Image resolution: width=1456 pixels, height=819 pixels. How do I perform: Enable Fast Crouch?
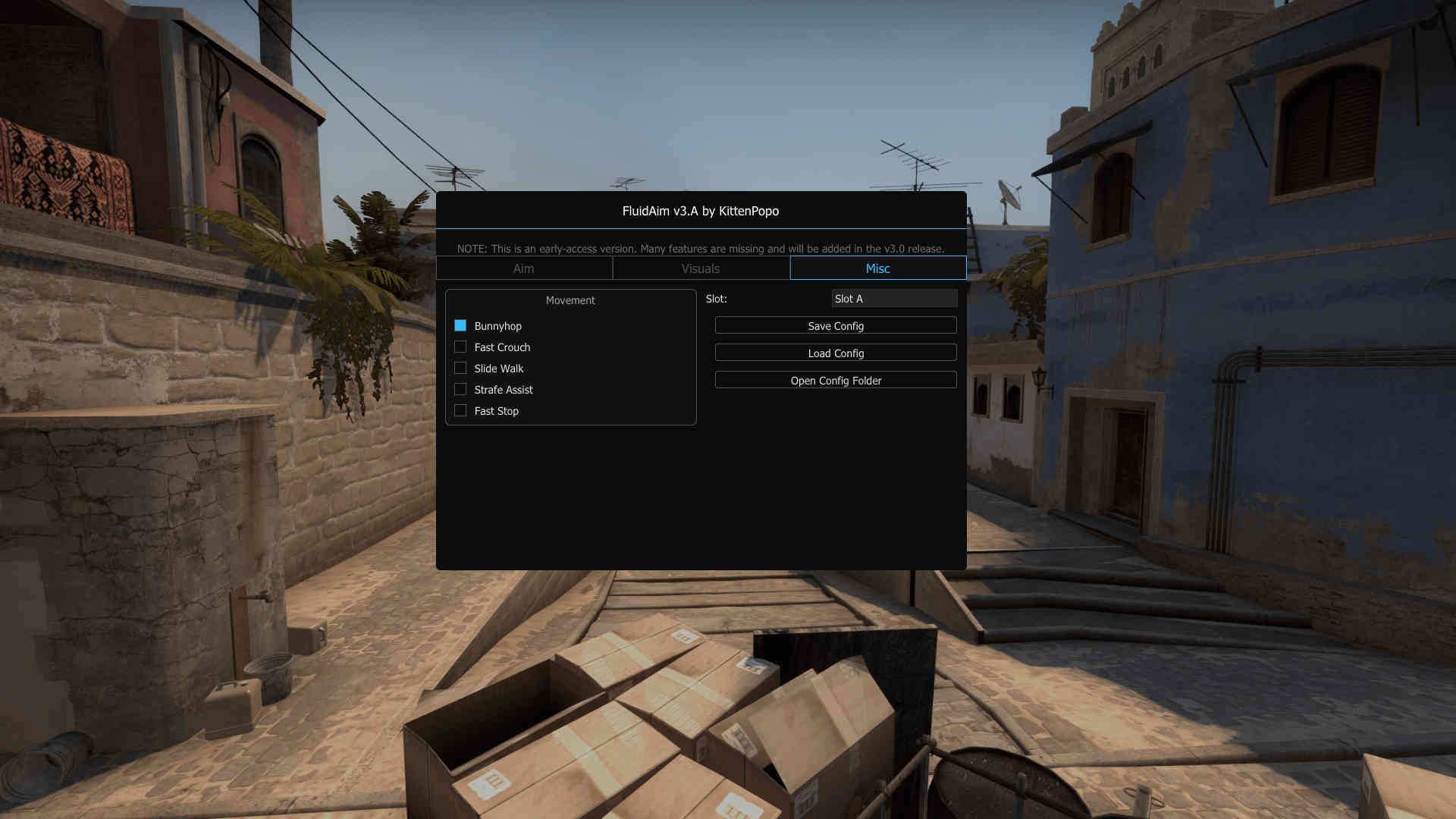tap(460, 346)
